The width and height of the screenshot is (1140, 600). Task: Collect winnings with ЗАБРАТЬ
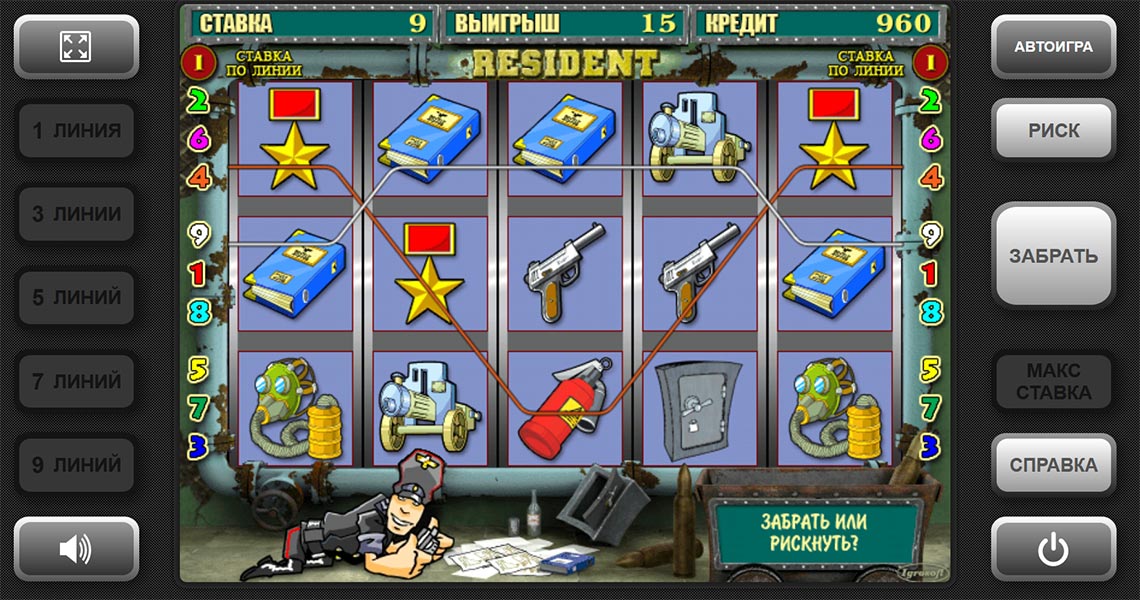(1053, 255)
